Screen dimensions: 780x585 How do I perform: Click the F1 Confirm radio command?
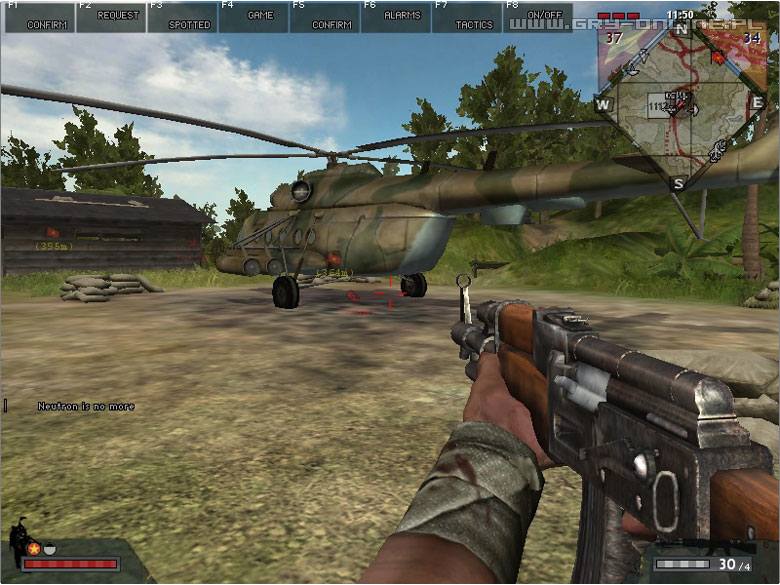39,17
